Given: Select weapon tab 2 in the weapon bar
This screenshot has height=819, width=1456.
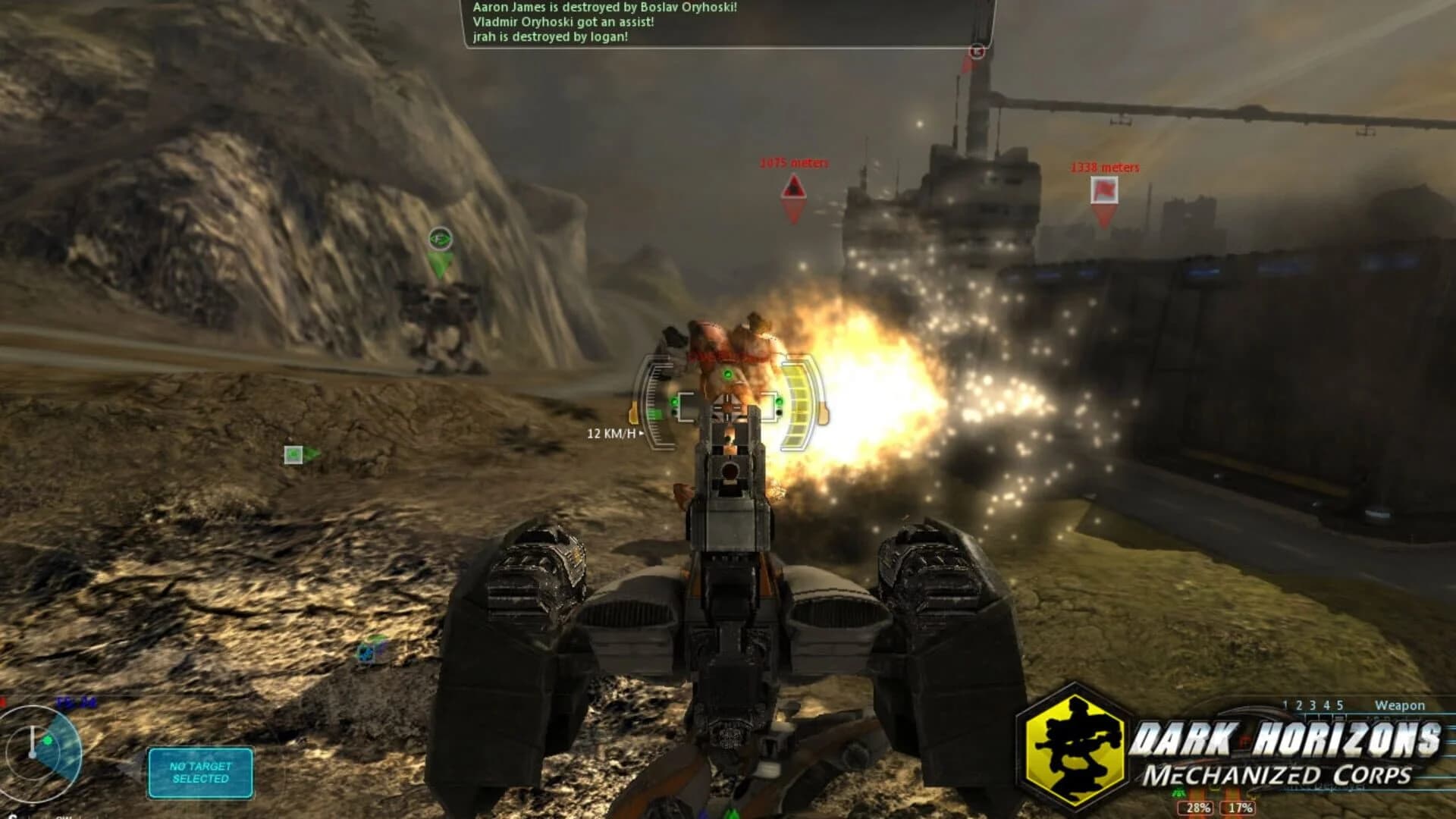Looking at the screenshot, I should (x=1298, y=704).
